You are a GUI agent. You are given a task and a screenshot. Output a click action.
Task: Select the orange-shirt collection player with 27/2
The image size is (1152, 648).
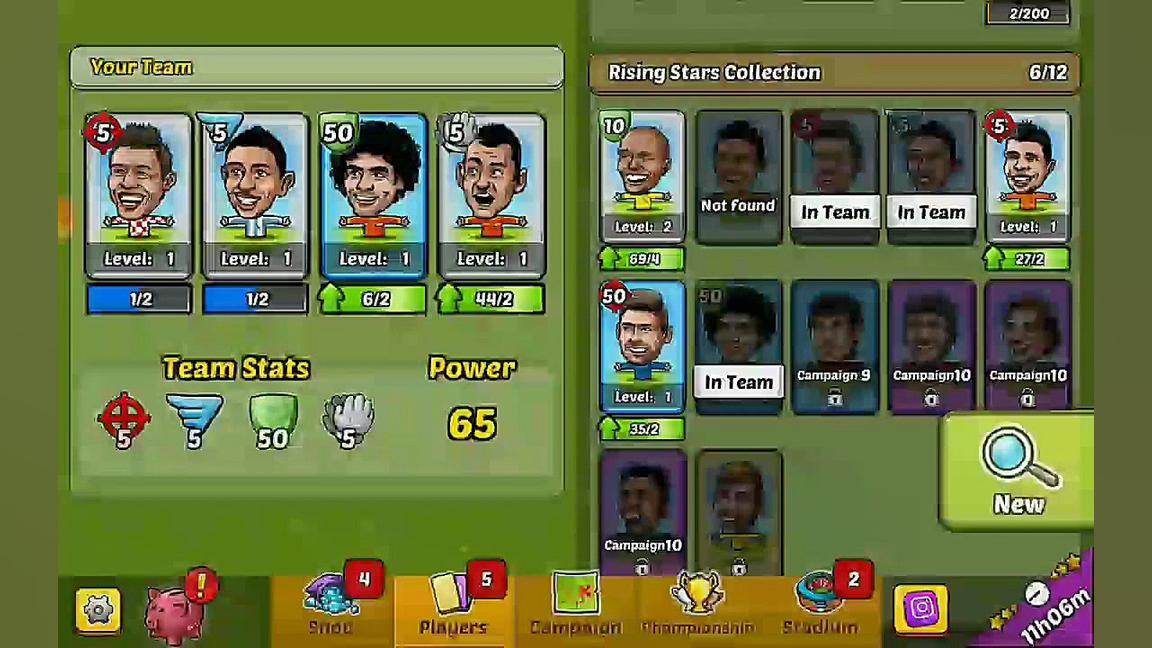(1027, 177)
